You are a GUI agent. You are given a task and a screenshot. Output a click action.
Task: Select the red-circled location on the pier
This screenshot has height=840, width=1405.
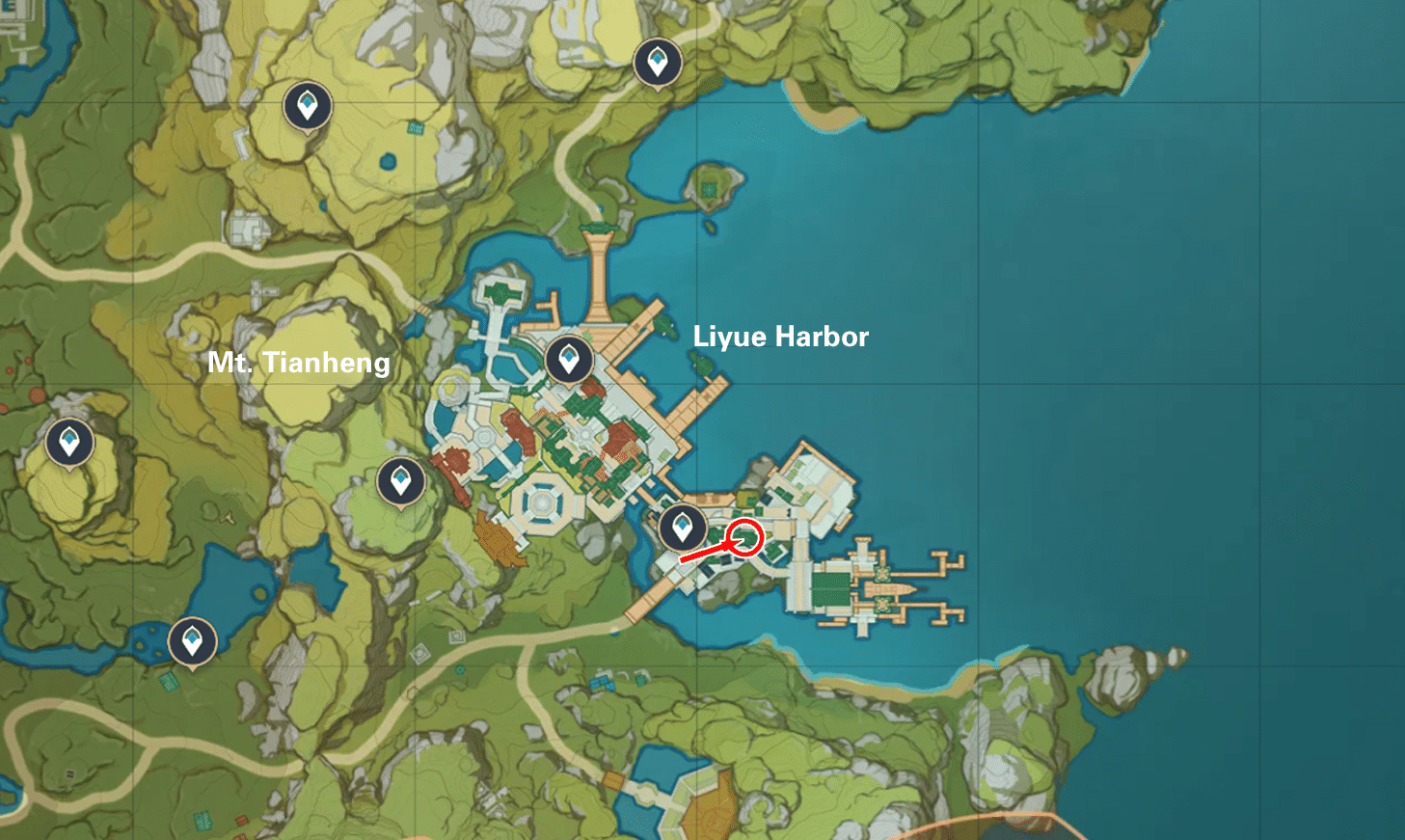click(743, 537)
